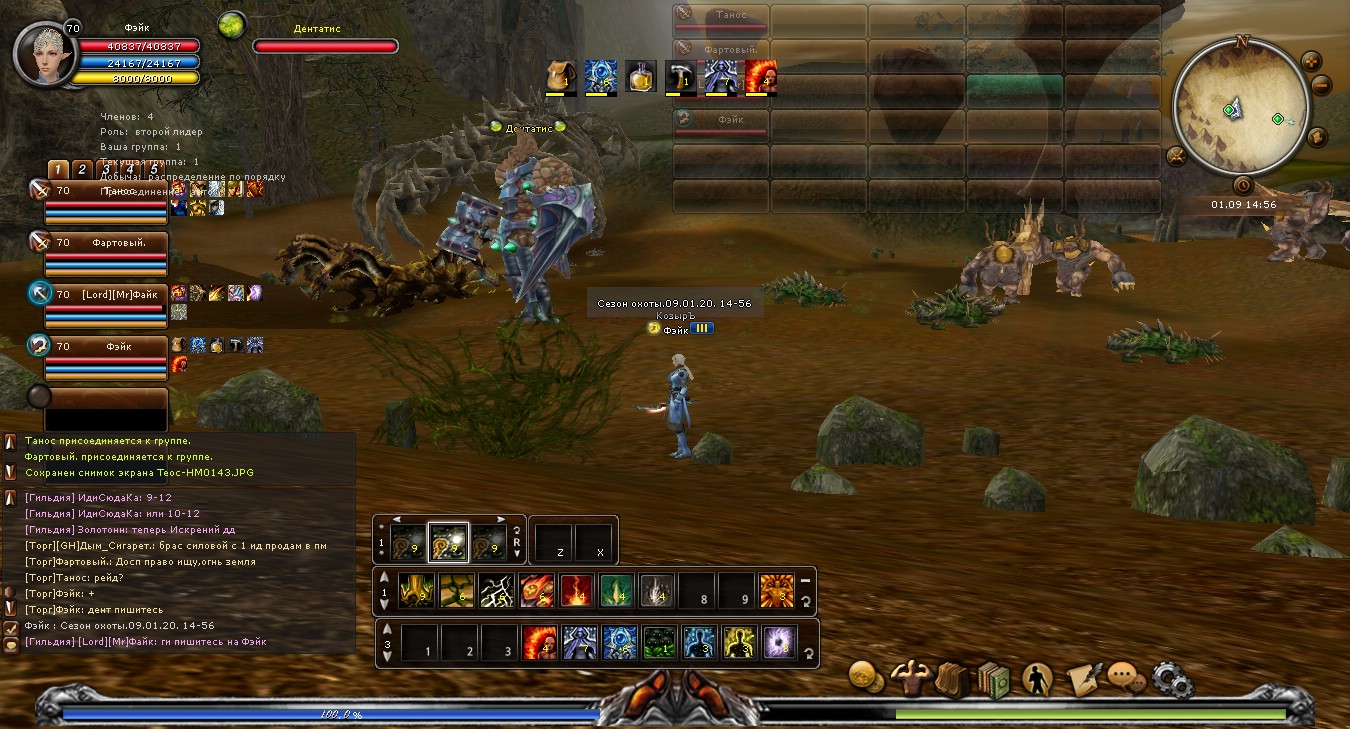This screenshot has height=729, width=1350.
Task: Click the crossed swords button by minimap
Action: point(1176,156)
